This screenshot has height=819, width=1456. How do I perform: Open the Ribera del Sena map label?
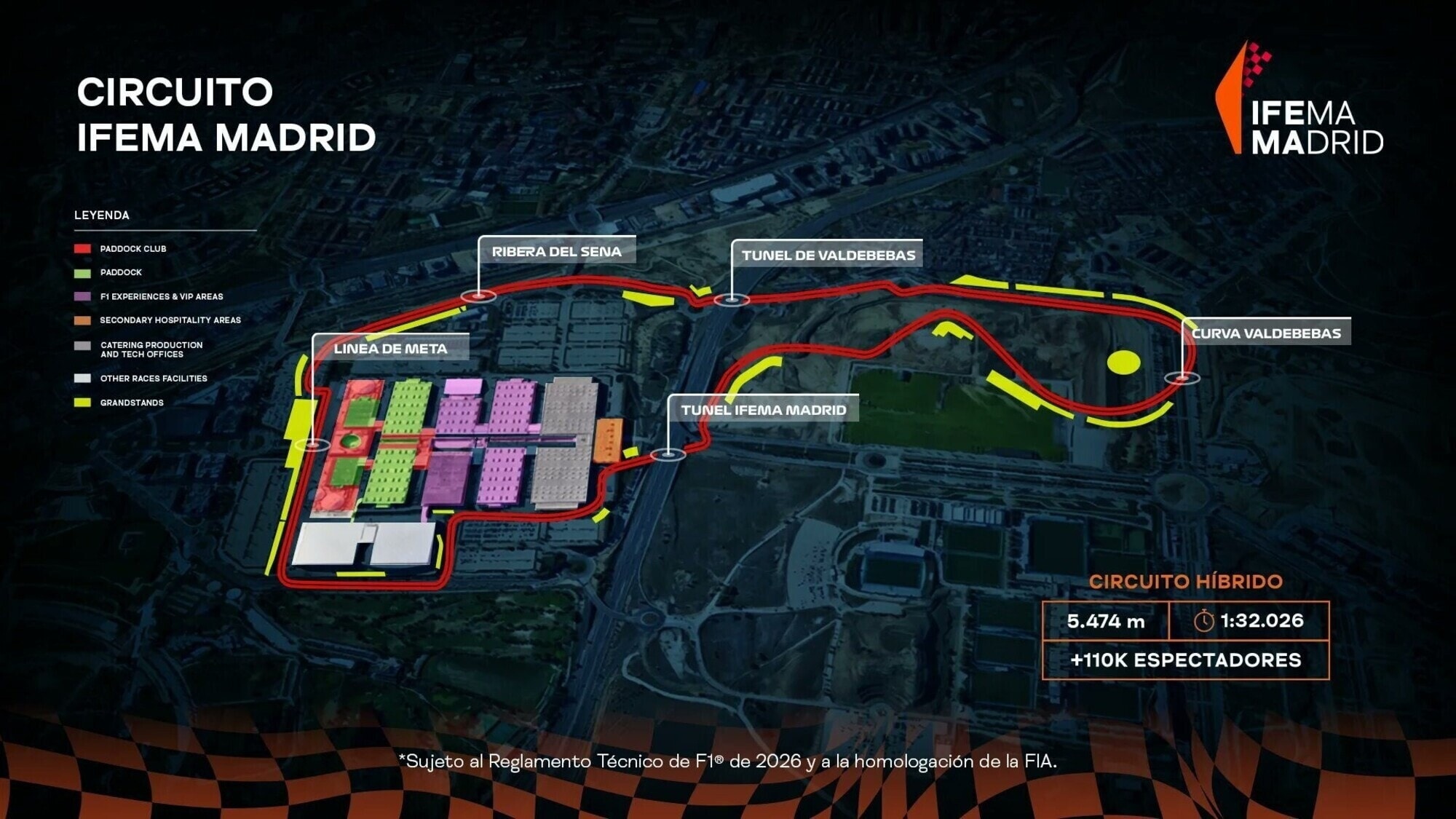556,252
